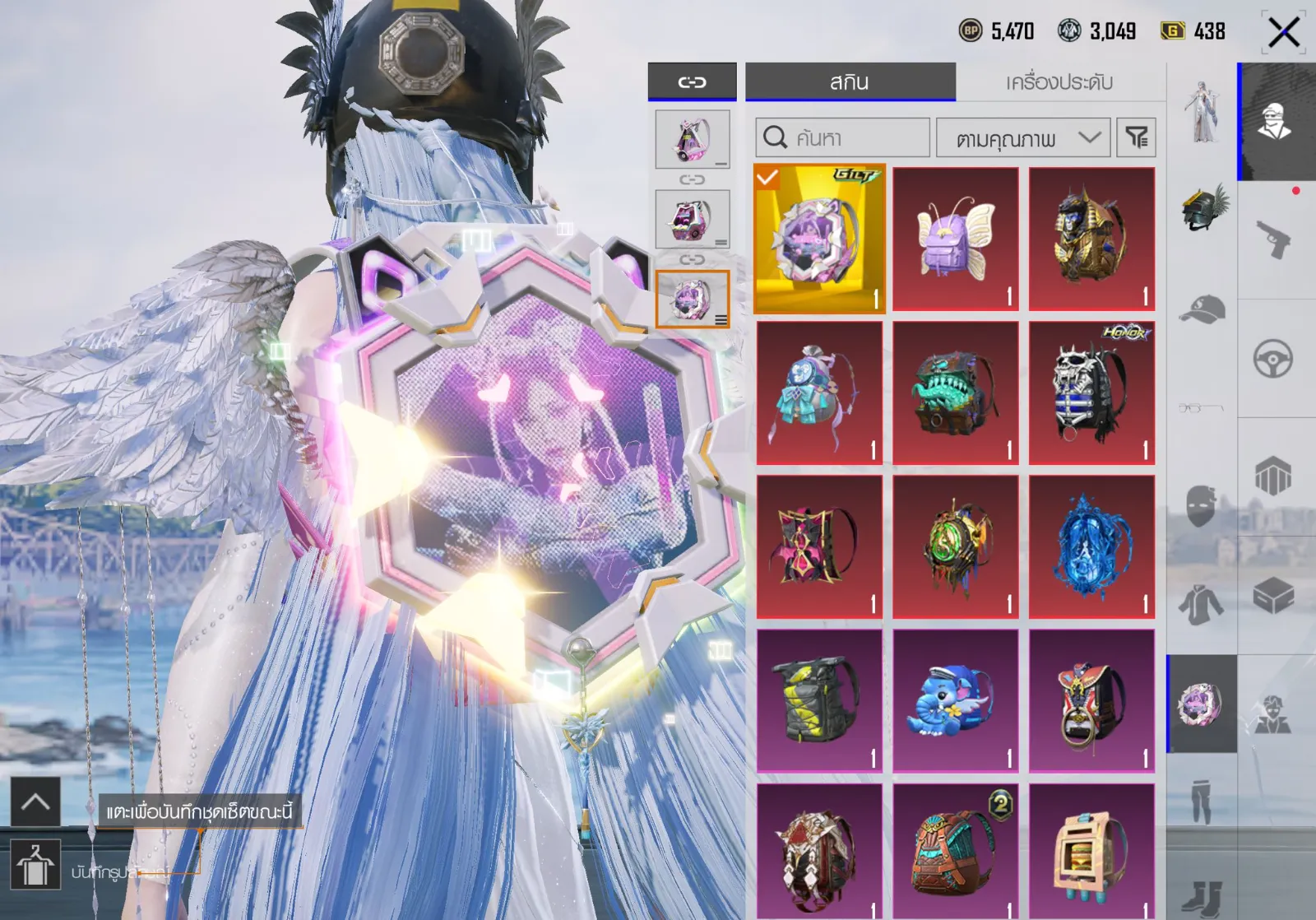Open the steering wheel vehicle category
1316x920 pixels.
tap(1273, 359)
